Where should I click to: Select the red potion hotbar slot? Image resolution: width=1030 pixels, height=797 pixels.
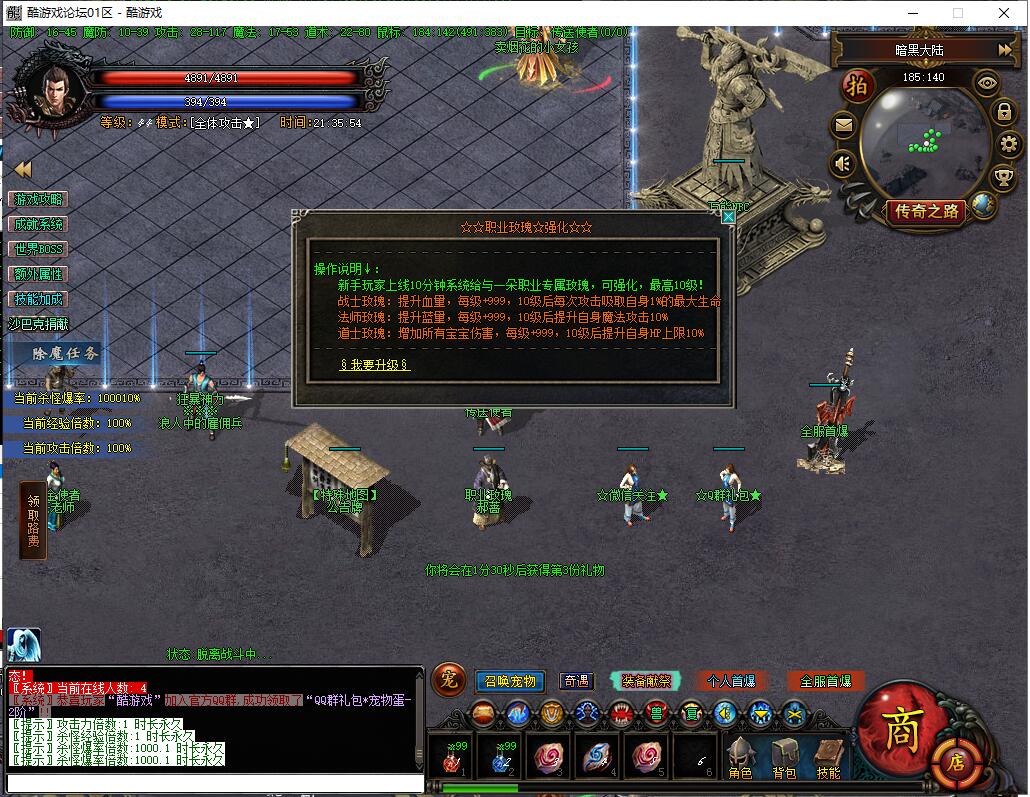point(451,757)
